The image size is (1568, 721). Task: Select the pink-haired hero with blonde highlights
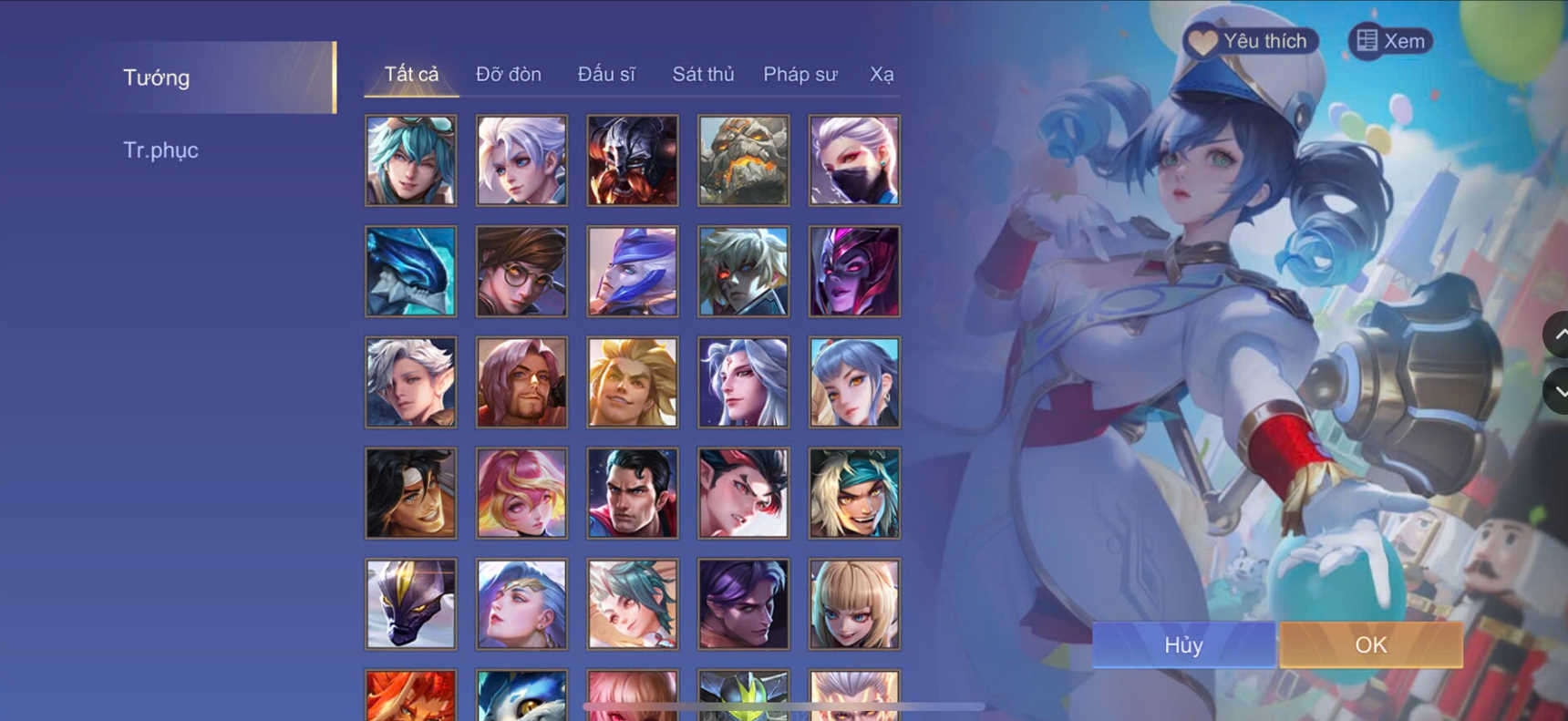click(521, 492)
